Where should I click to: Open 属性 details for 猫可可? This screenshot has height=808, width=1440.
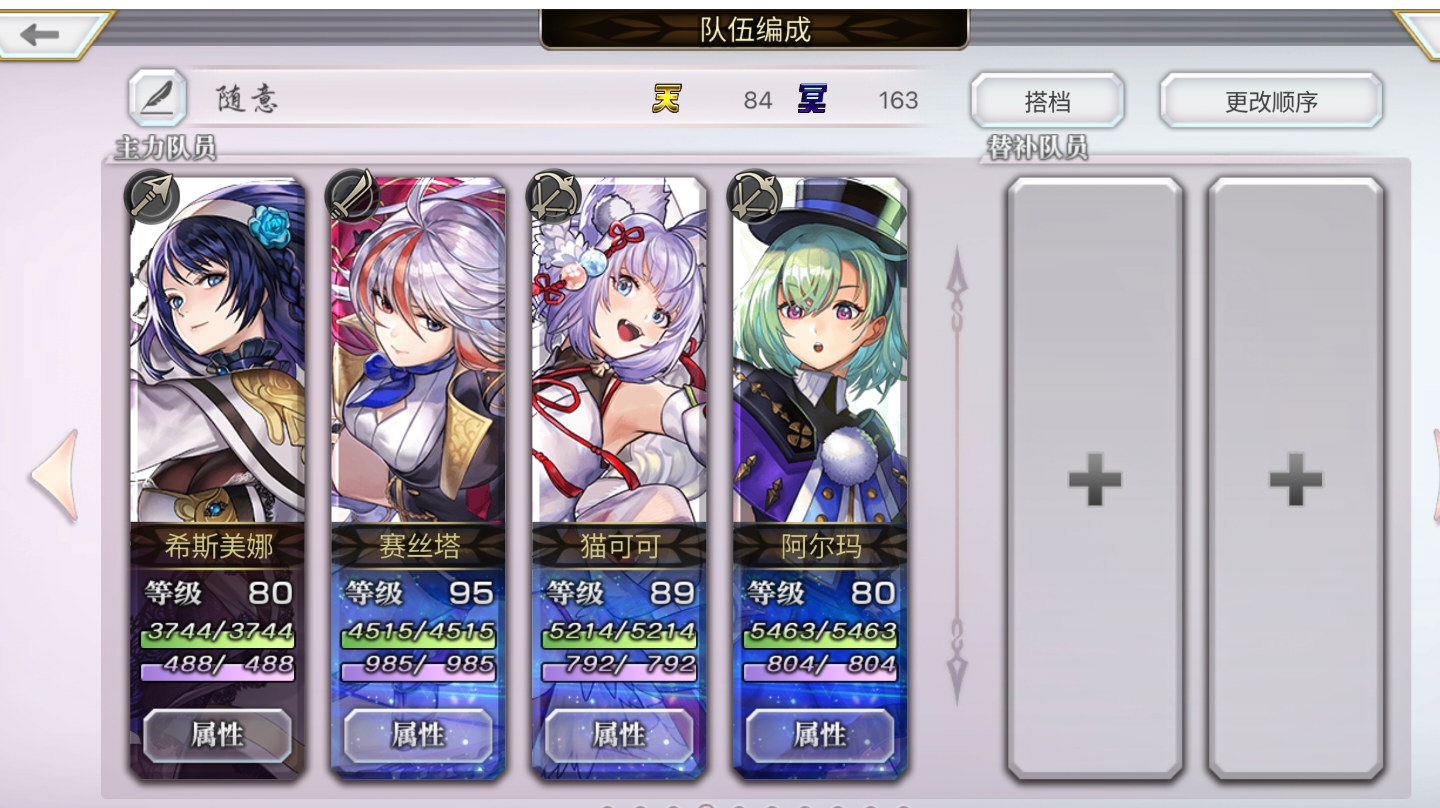tap(618, 734)
